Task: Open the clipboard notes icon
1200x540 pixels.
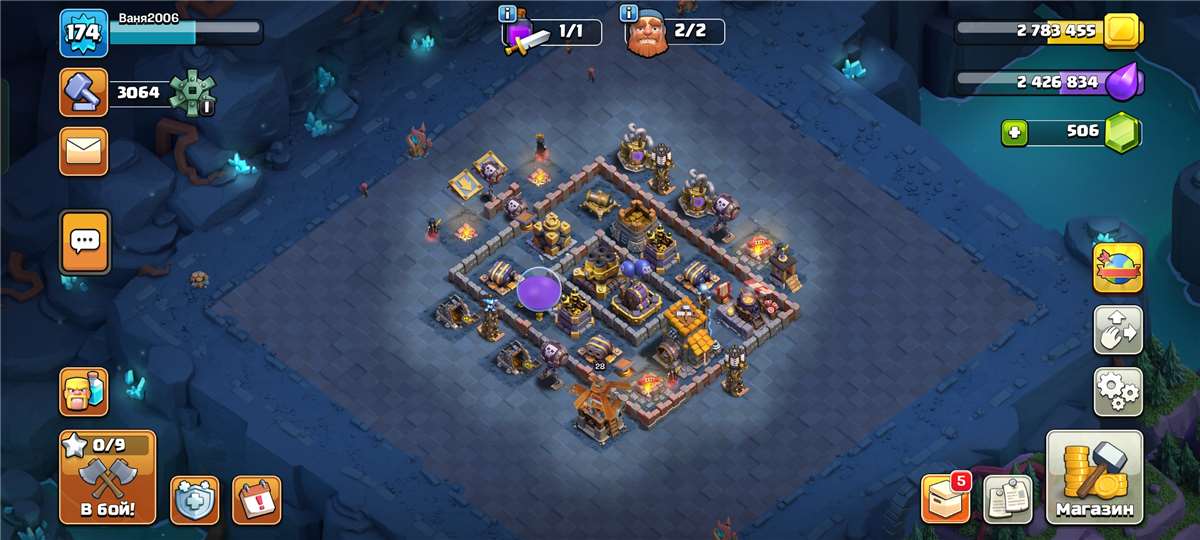Action: [x=1008, y=498]
